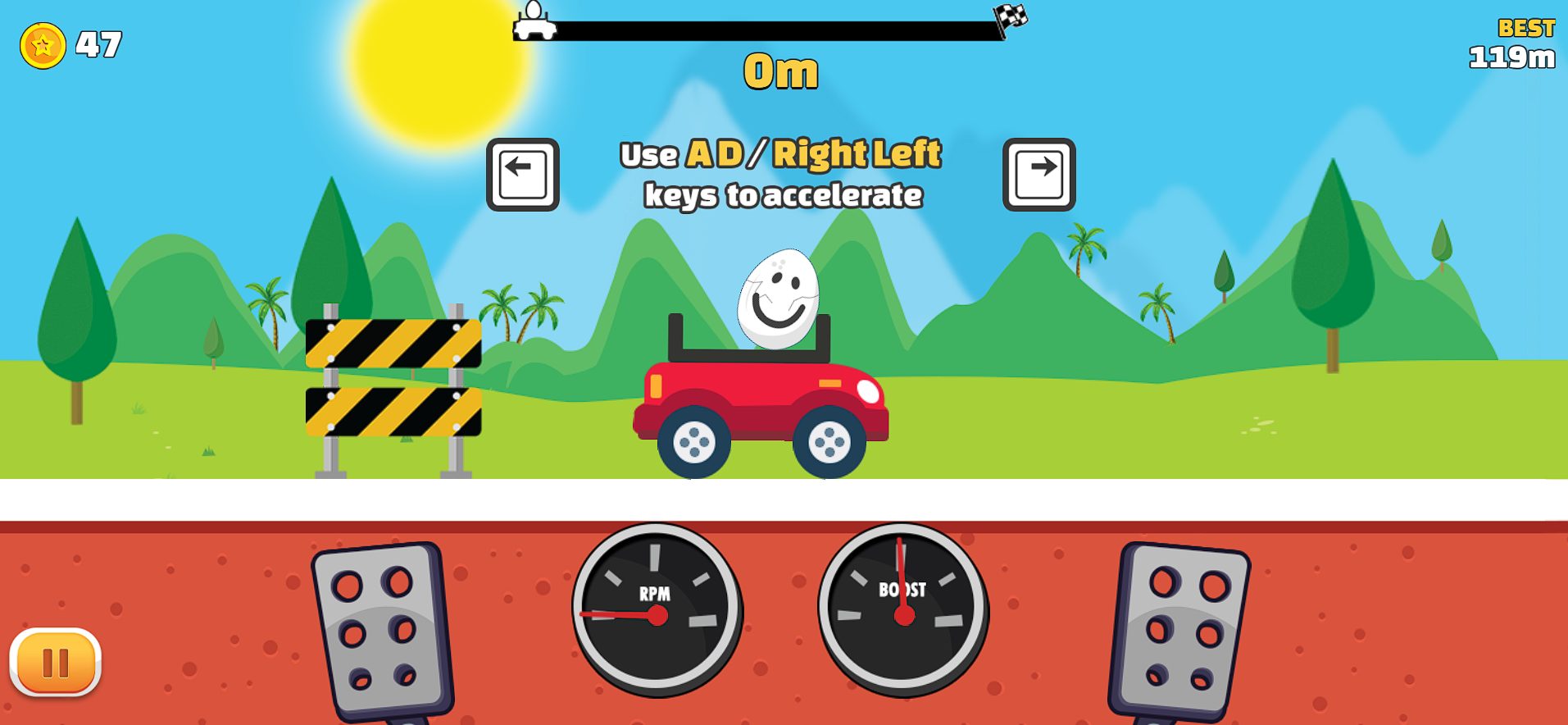Click the 0m distance indicator
Viewport: 1568px width, 725px height.
[780, 71]
